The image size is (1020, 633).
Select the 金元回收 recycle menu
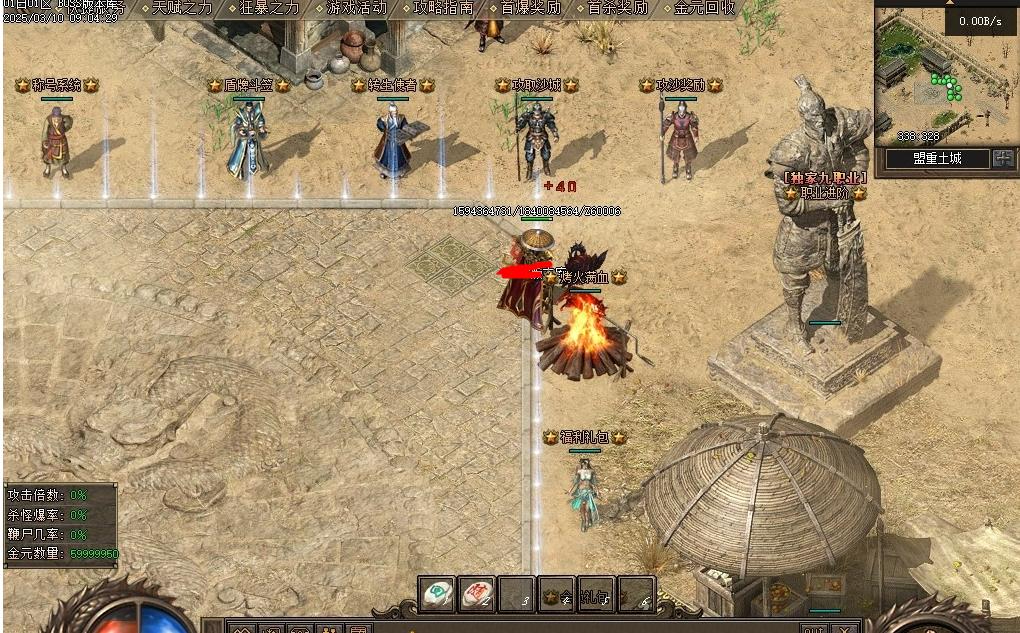point(704,8)
